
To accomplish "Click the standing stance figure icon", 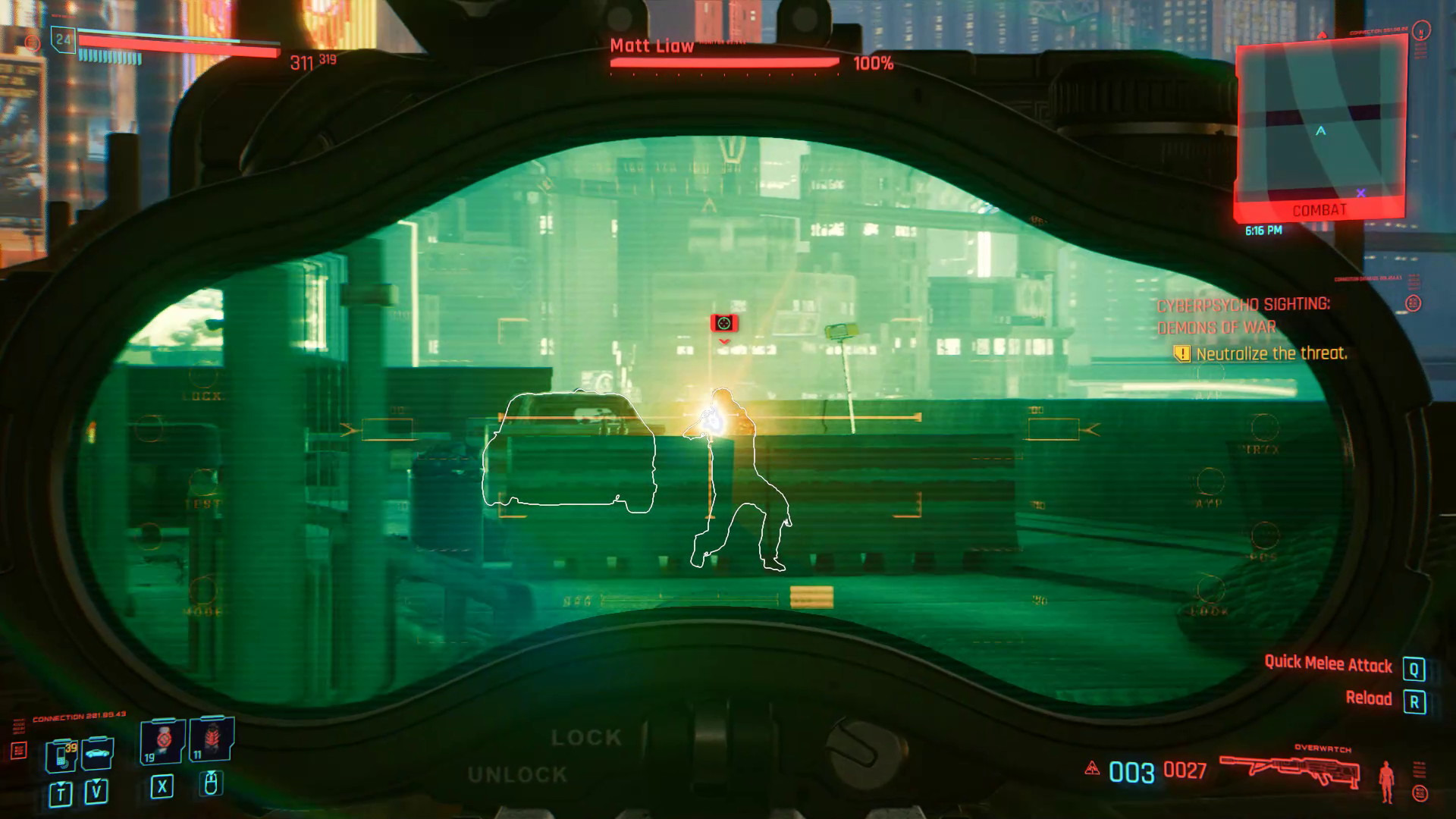I will 1386,780.
